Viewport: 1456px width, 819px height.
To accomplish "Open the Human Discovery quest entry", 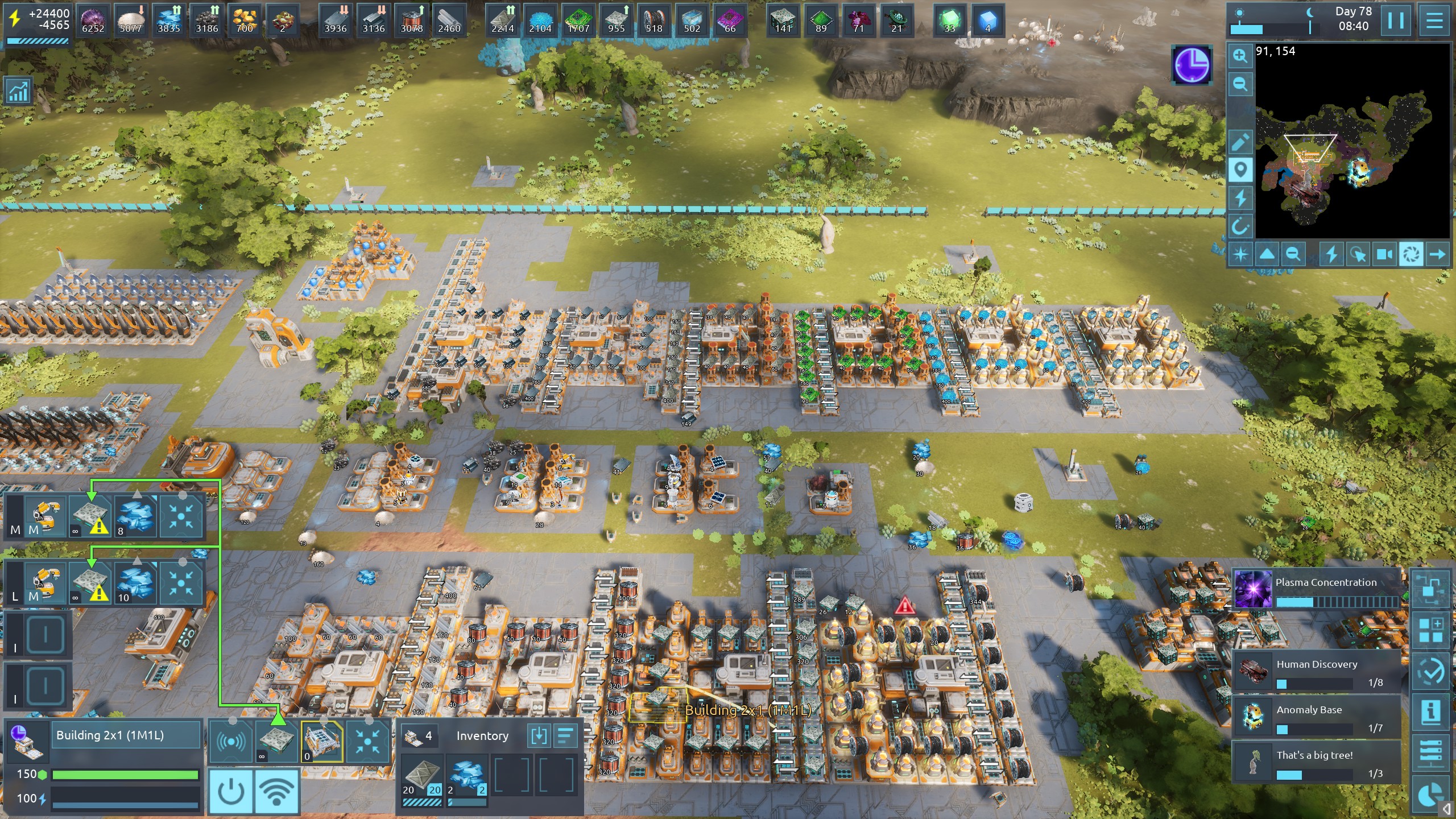I will (x=1316, y=672).
